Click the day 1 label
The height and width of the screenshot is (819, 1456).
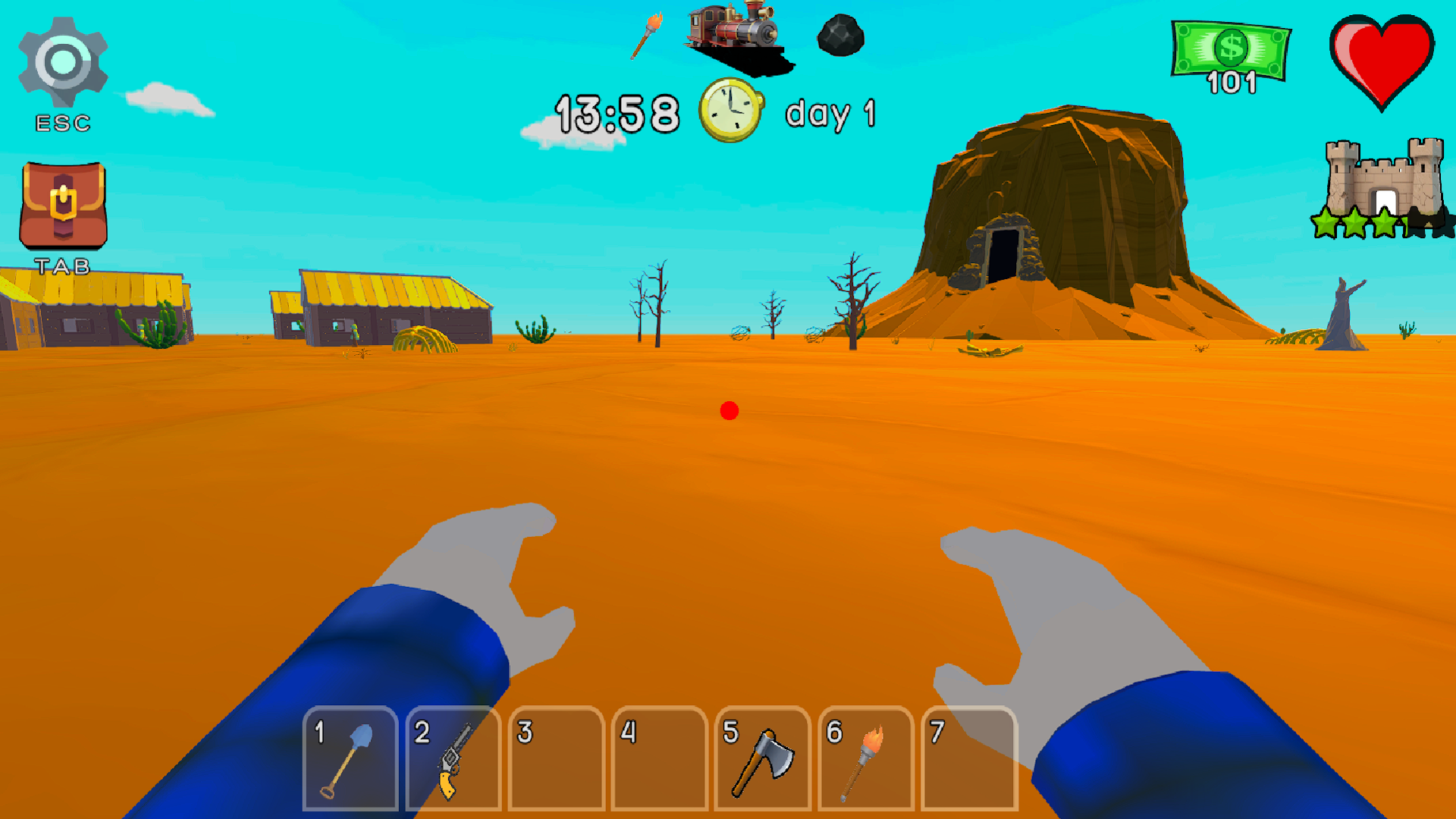click(830, 114)
